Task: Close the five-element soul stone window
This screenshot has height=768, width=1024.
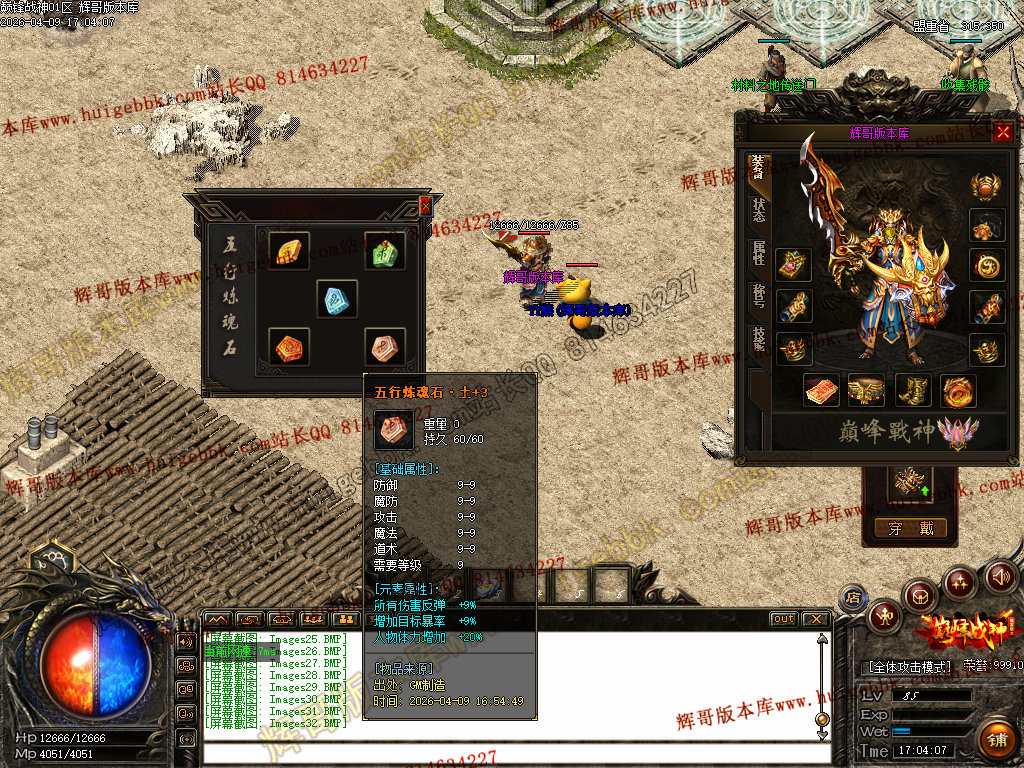Action: (x=425, y=205)
